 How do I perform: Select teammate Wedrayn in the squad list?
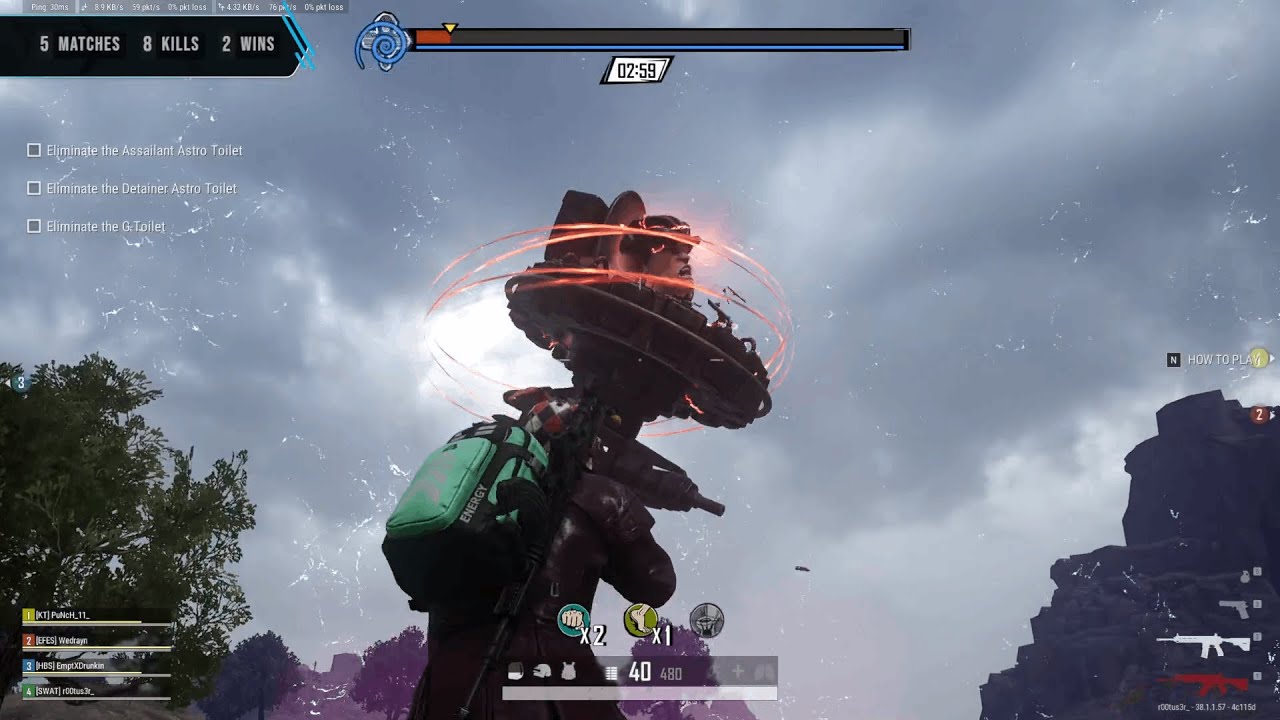point(96,640)
